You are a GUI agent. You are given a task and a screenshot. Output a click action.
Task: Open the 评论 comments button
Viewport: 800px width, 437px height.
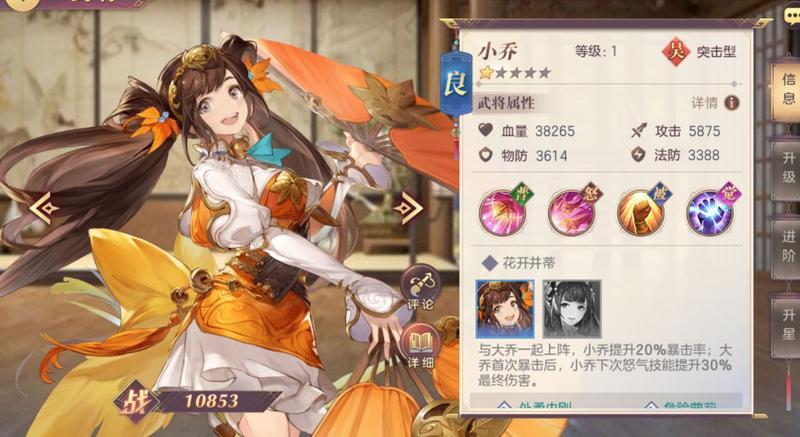(x=422, y=288)
